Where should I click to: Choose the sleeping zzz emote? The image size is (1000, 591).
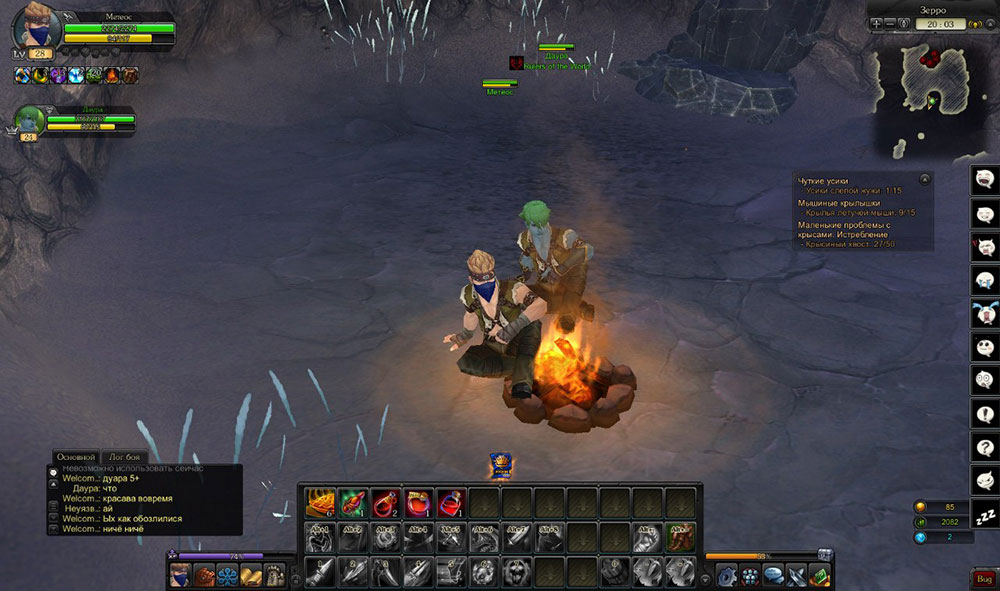pos(985,513)
